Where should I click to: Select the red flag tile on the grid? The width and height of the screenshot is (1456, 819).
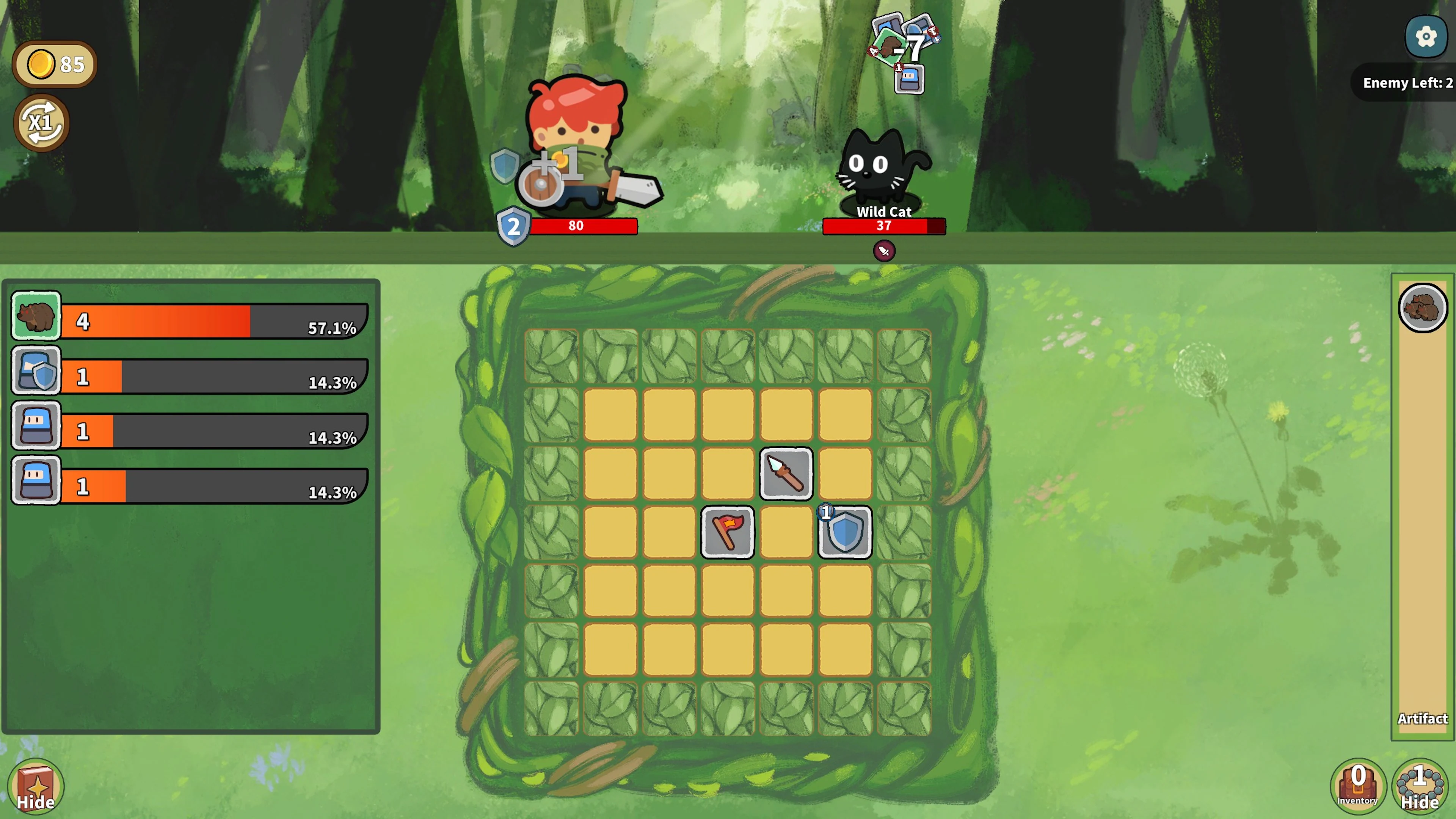point(728,532)
